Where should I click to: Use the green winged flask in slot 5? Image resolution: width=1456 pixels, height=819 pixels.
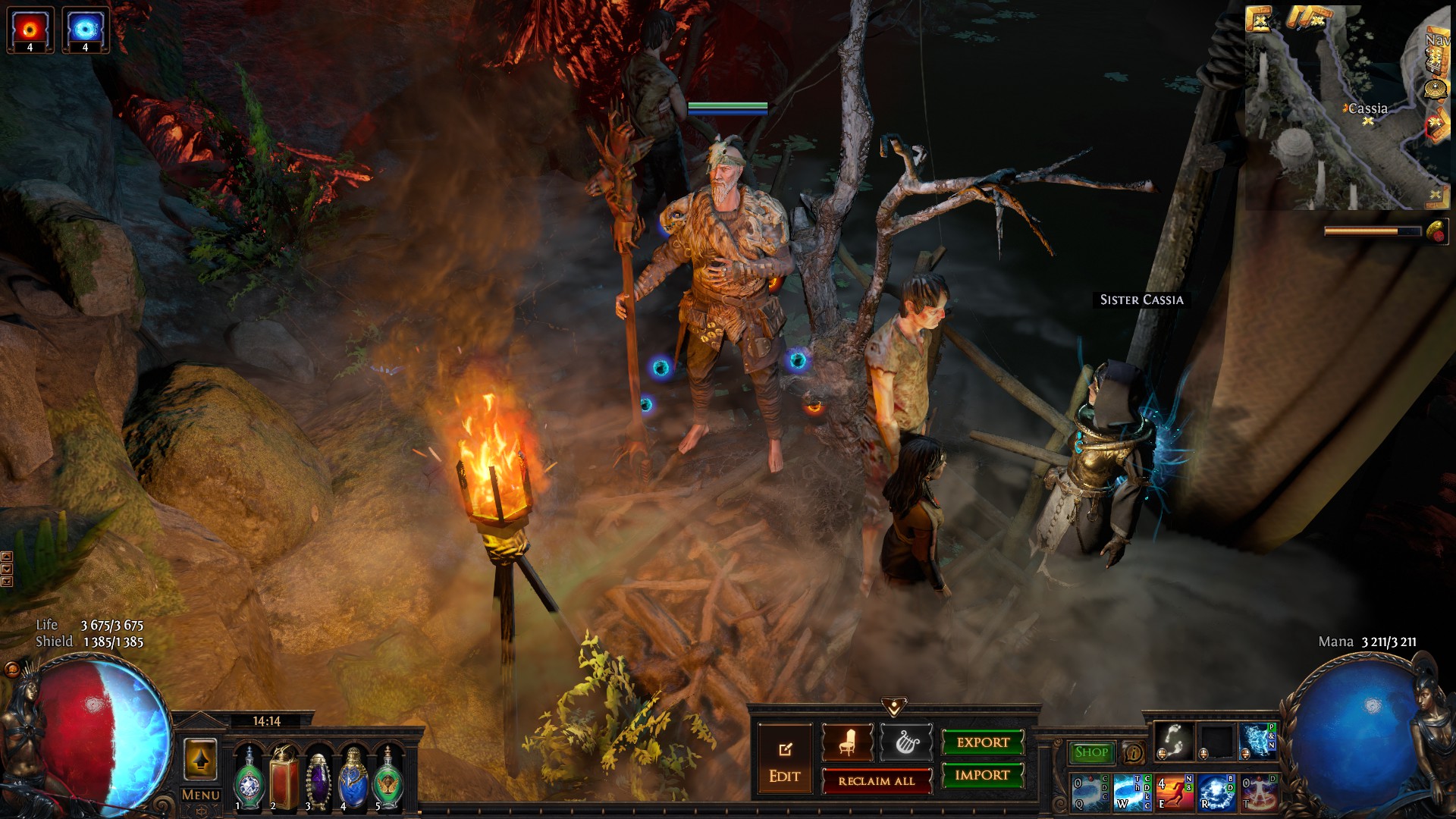click(388, 777)
